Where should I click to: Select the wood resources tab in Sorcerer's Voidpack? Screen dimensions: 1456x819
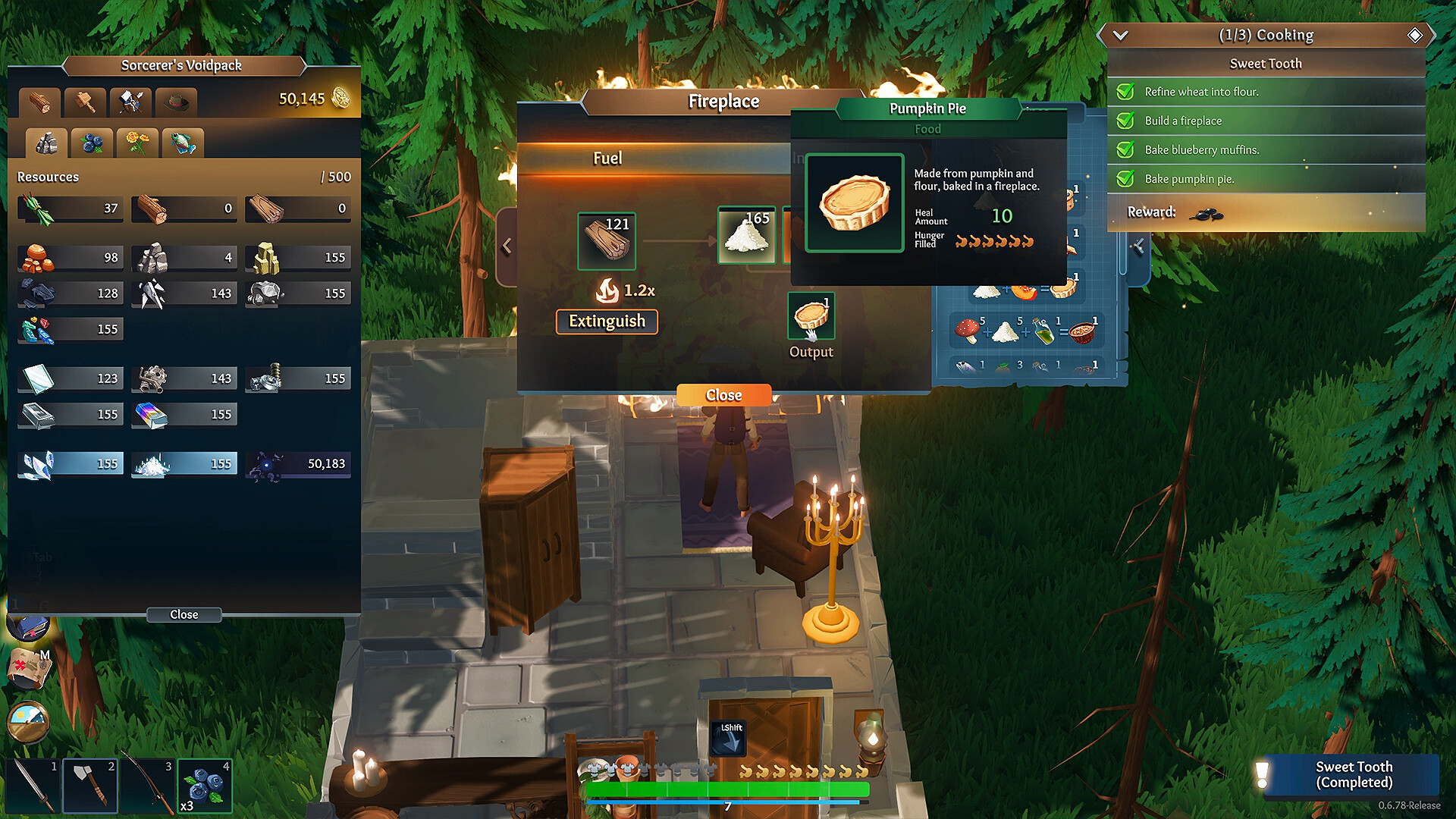click(39, 102)
